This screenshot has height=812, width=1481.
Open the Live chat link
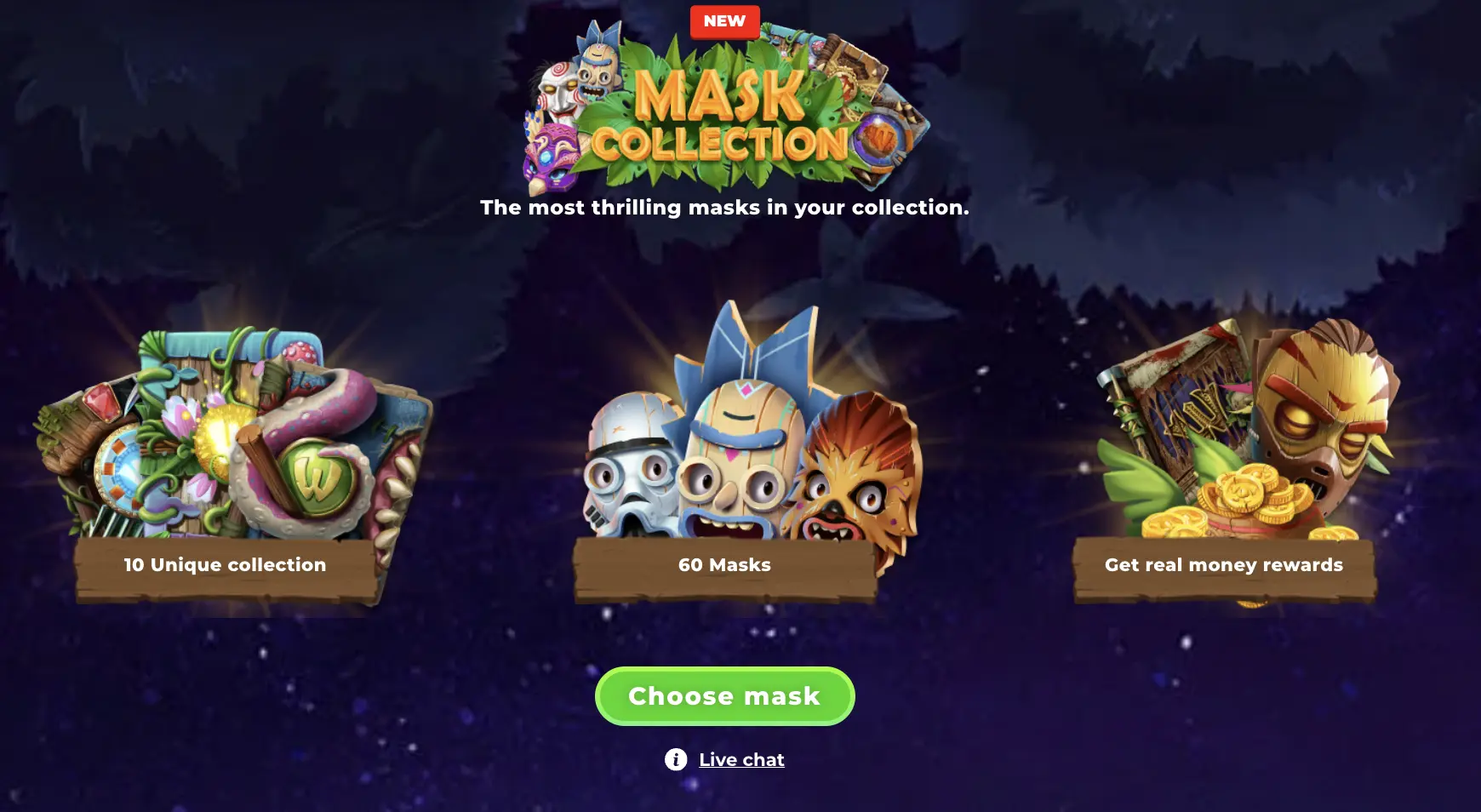[x=740, y=759]
